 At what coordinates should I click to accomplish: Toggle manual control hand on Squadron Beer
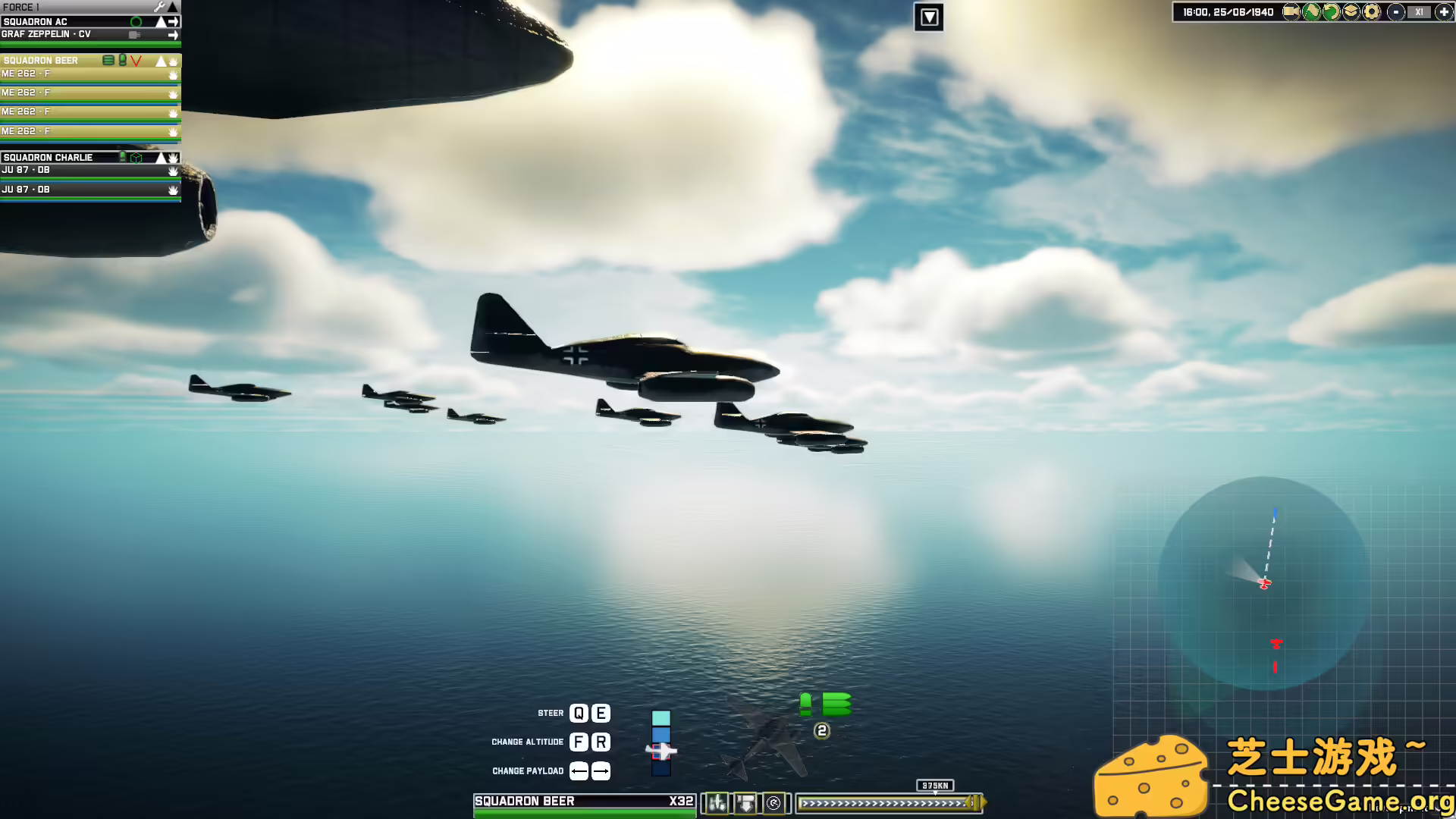click(174, 60)
